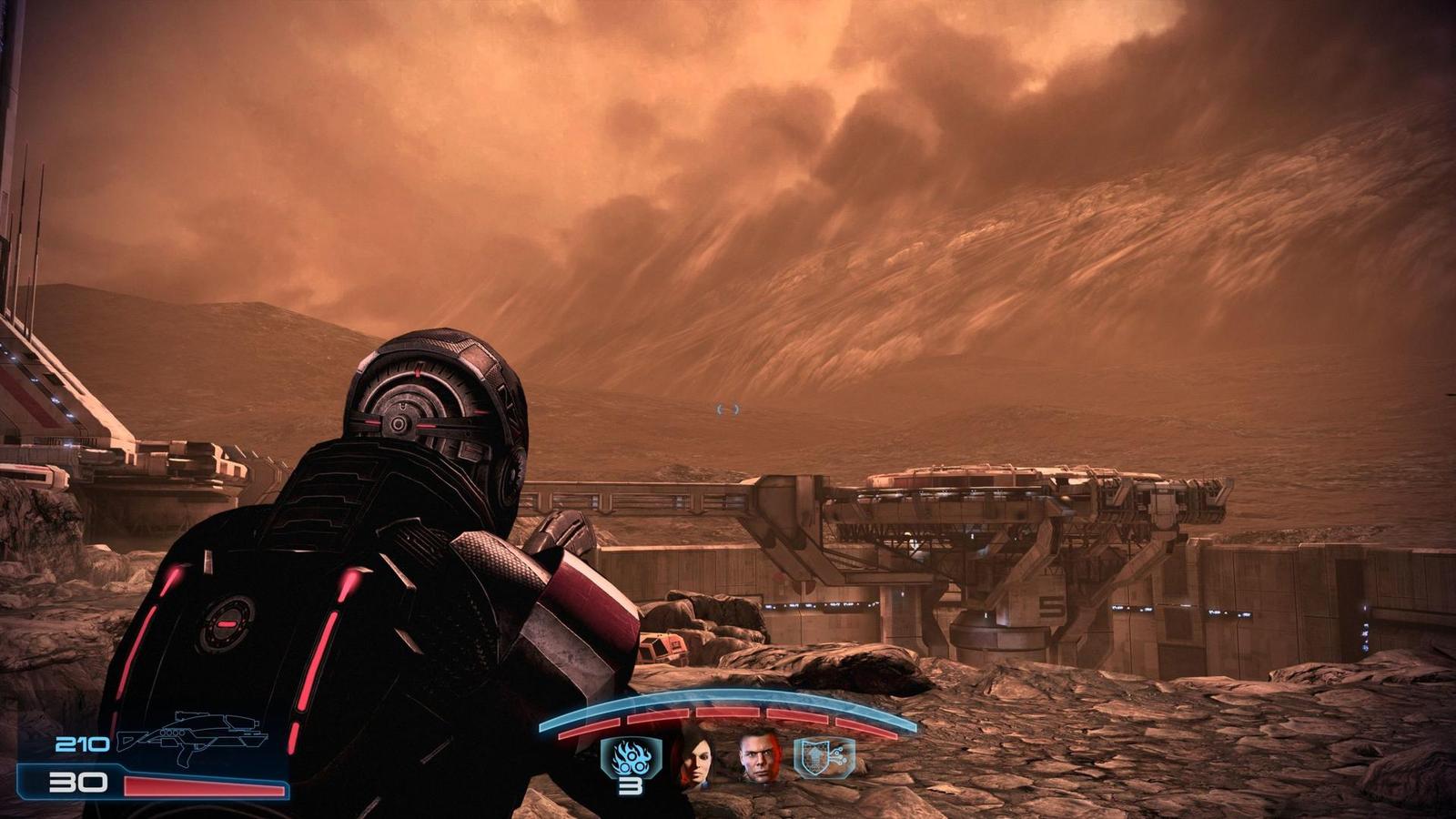
Task: Click the equipped assault rifle icon
Action: pyautogui.click(x=193, y=737)
